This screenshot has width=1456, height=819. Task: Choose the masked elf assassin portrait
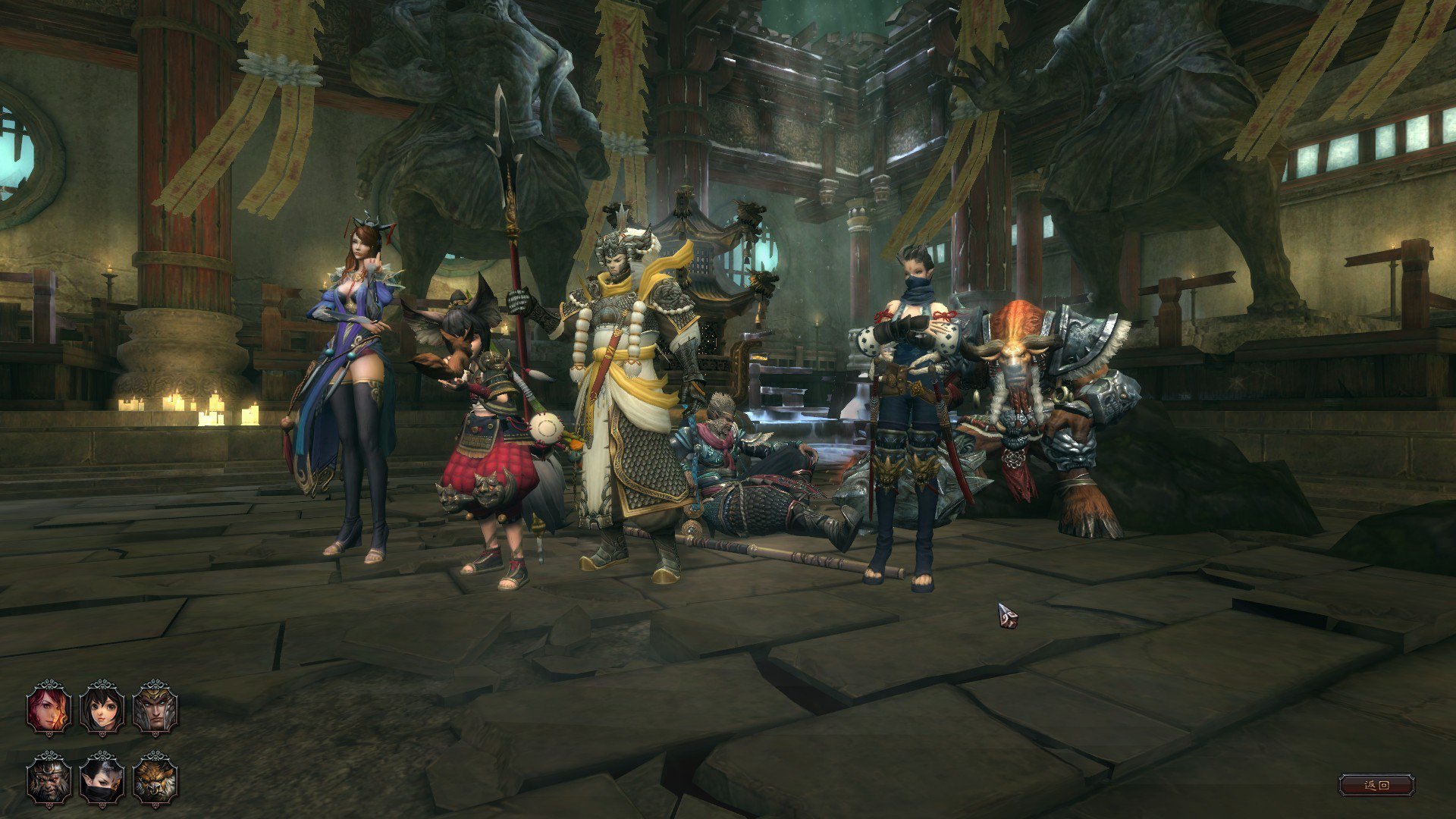(x=102, y=779)
